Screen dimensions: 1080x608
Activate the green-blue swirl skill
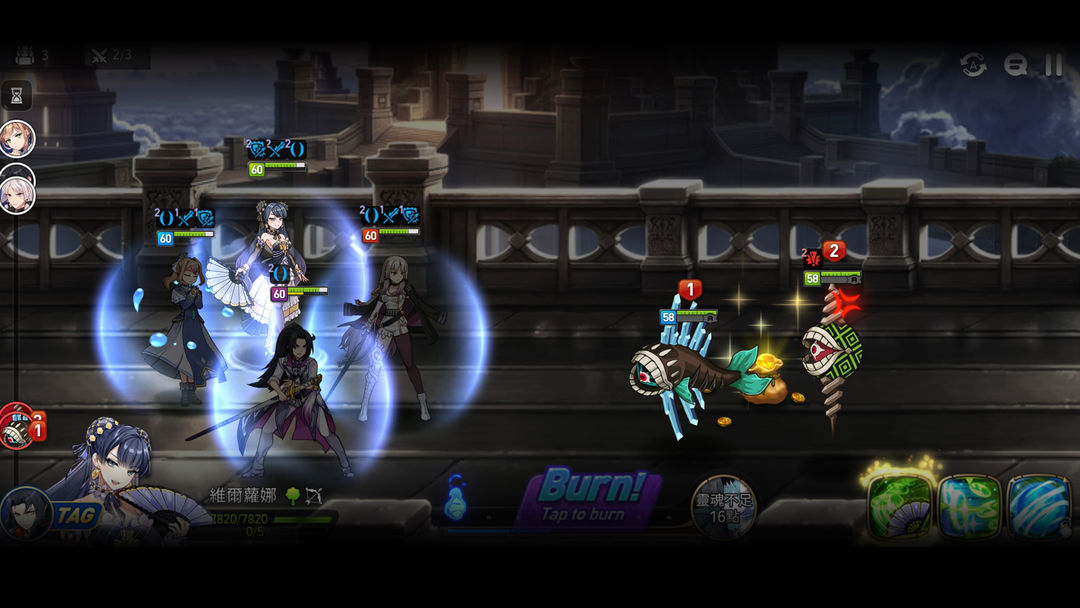[970, 507]
